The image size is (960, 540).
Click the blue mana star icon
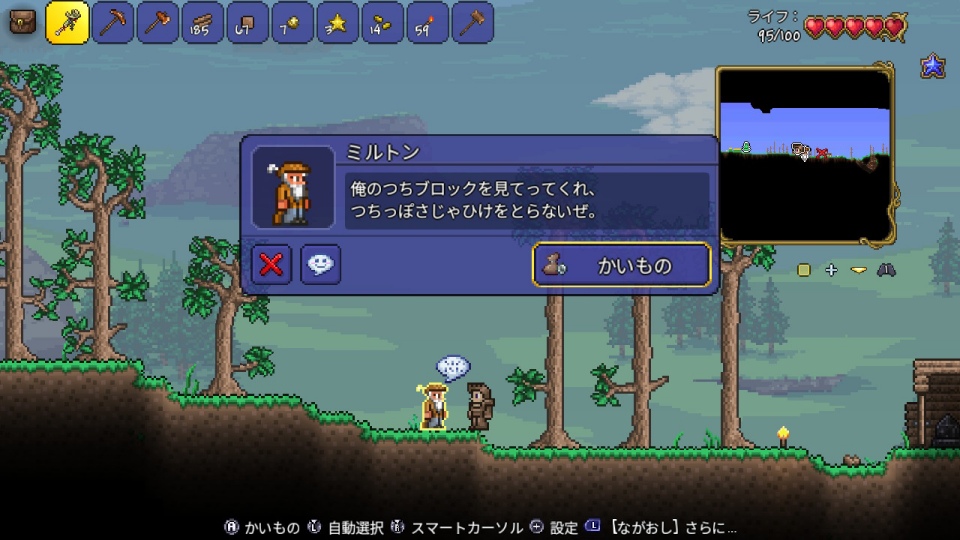933,66
